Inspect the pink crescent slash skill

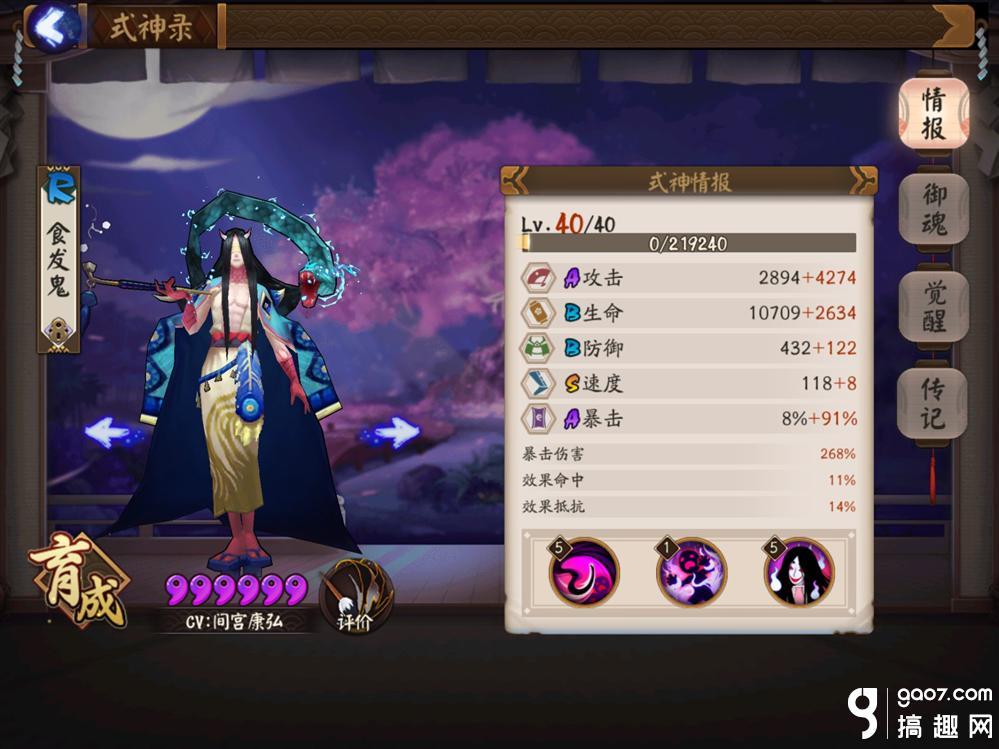(584, 574)
